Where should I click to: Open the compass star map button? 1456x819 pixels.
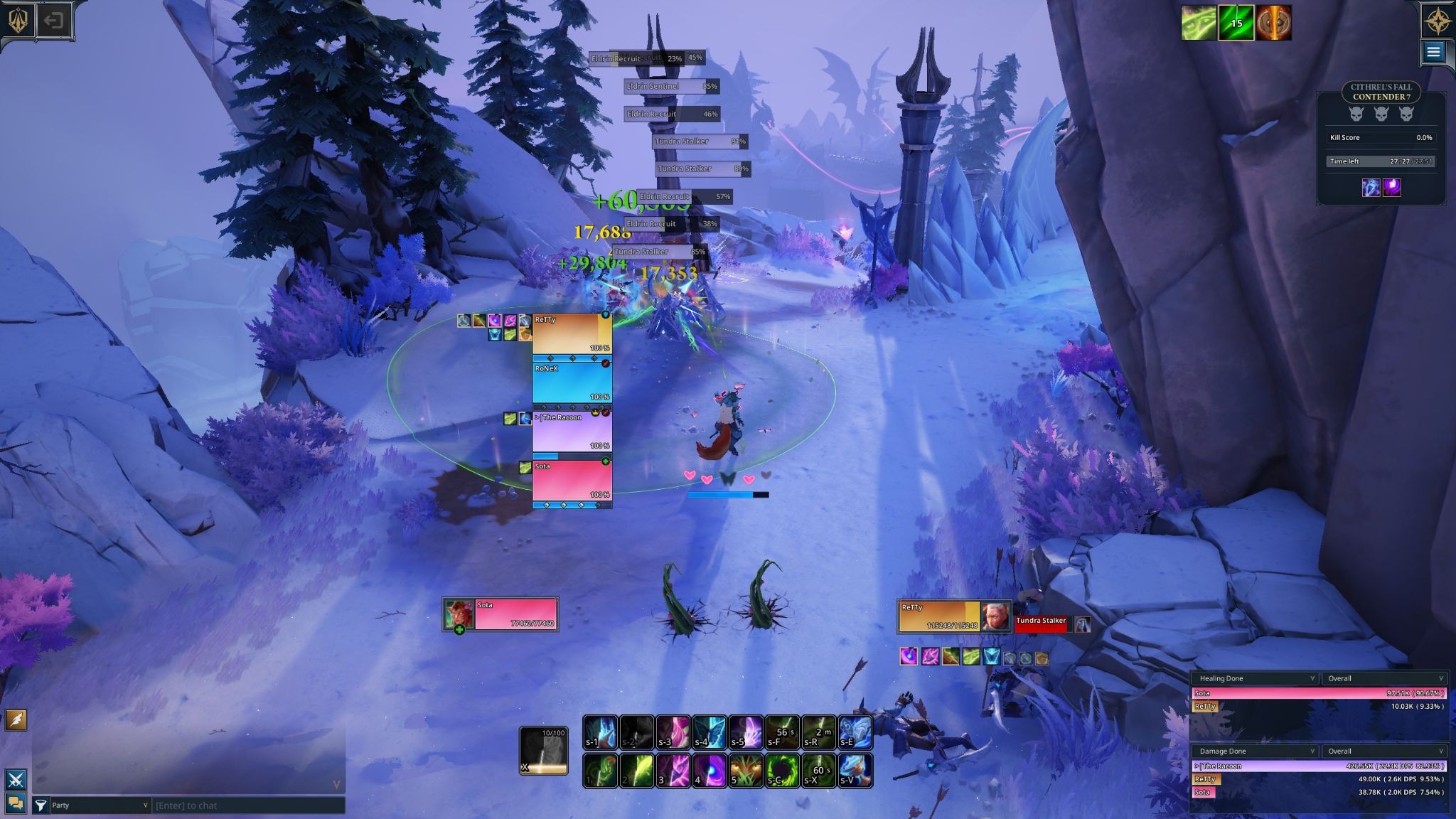1438,21
